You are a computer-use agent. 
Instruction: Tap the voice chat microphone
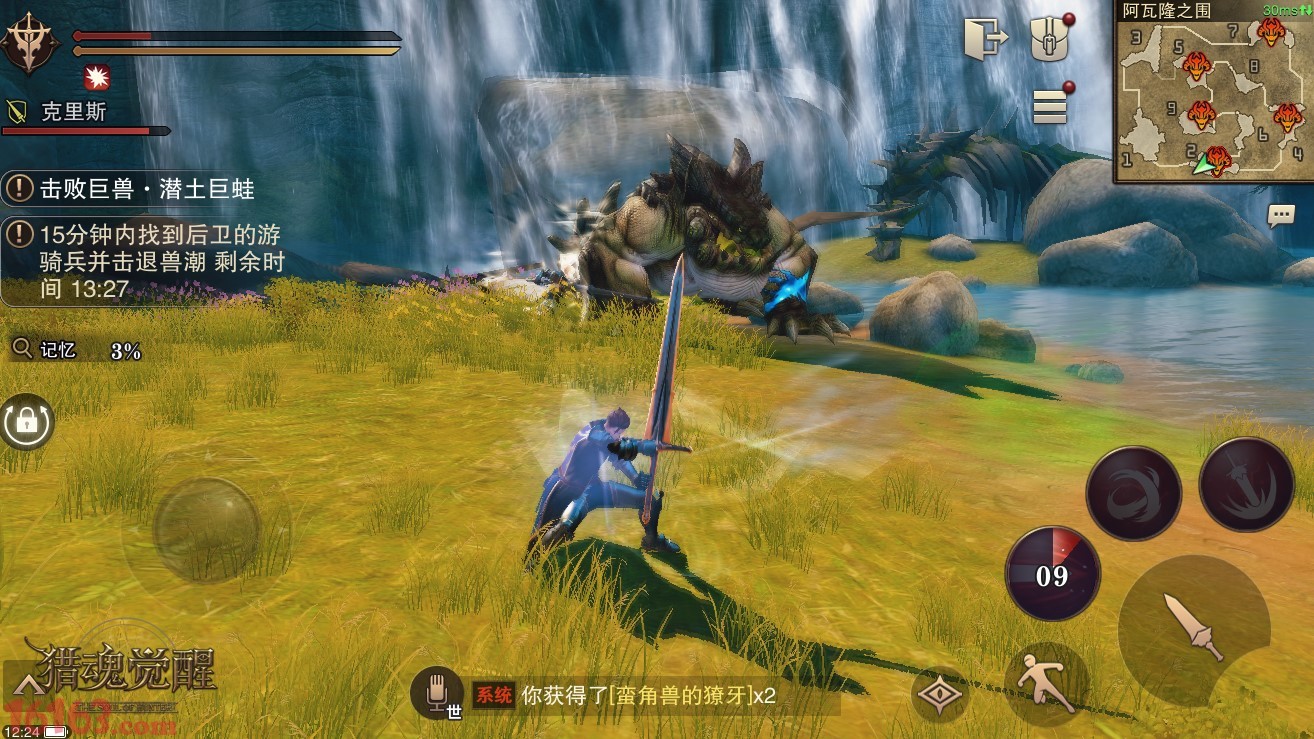pyautogui.click(x=437, y=692)
